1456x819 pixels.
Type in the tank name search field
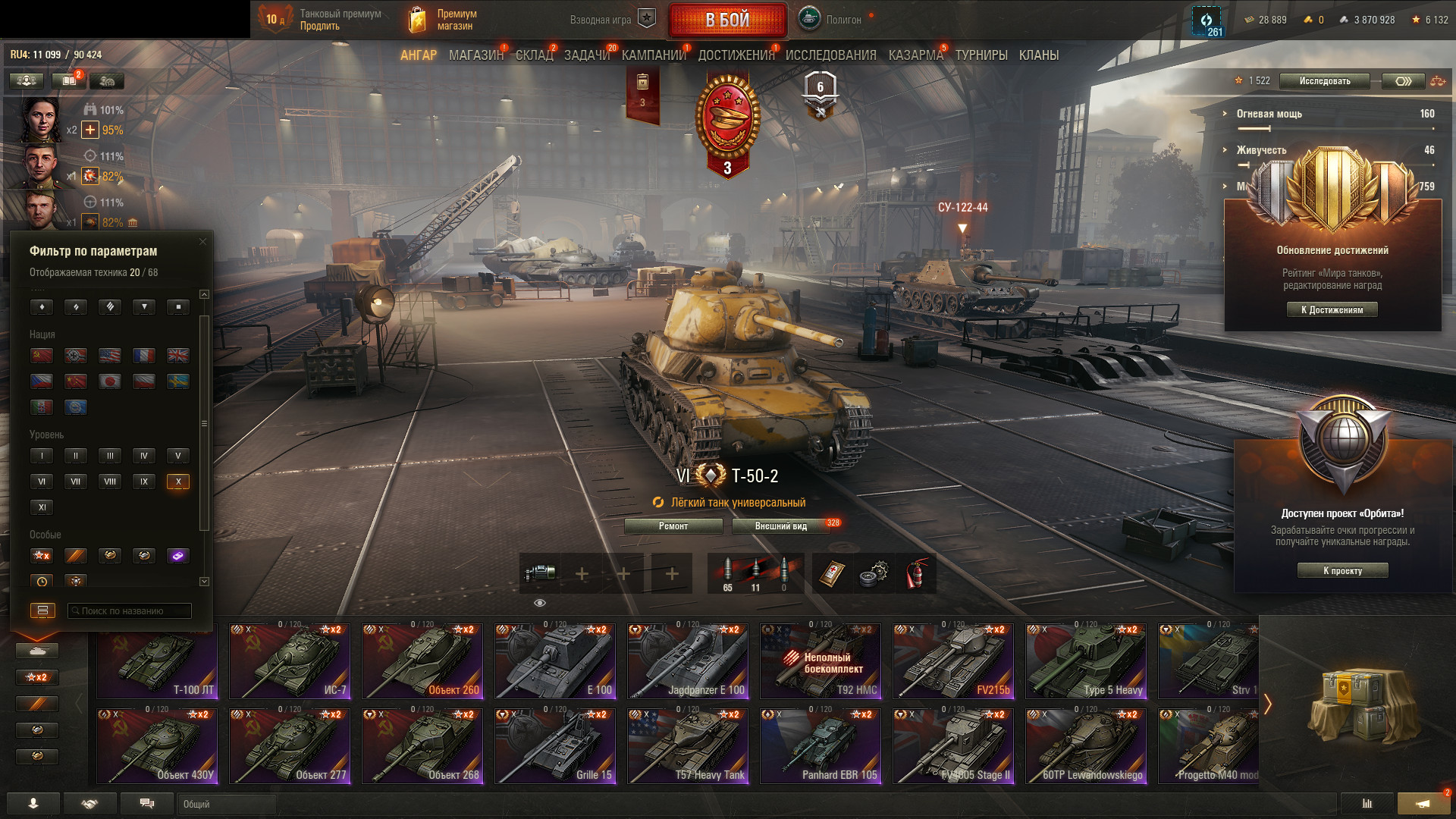[130, 611]
